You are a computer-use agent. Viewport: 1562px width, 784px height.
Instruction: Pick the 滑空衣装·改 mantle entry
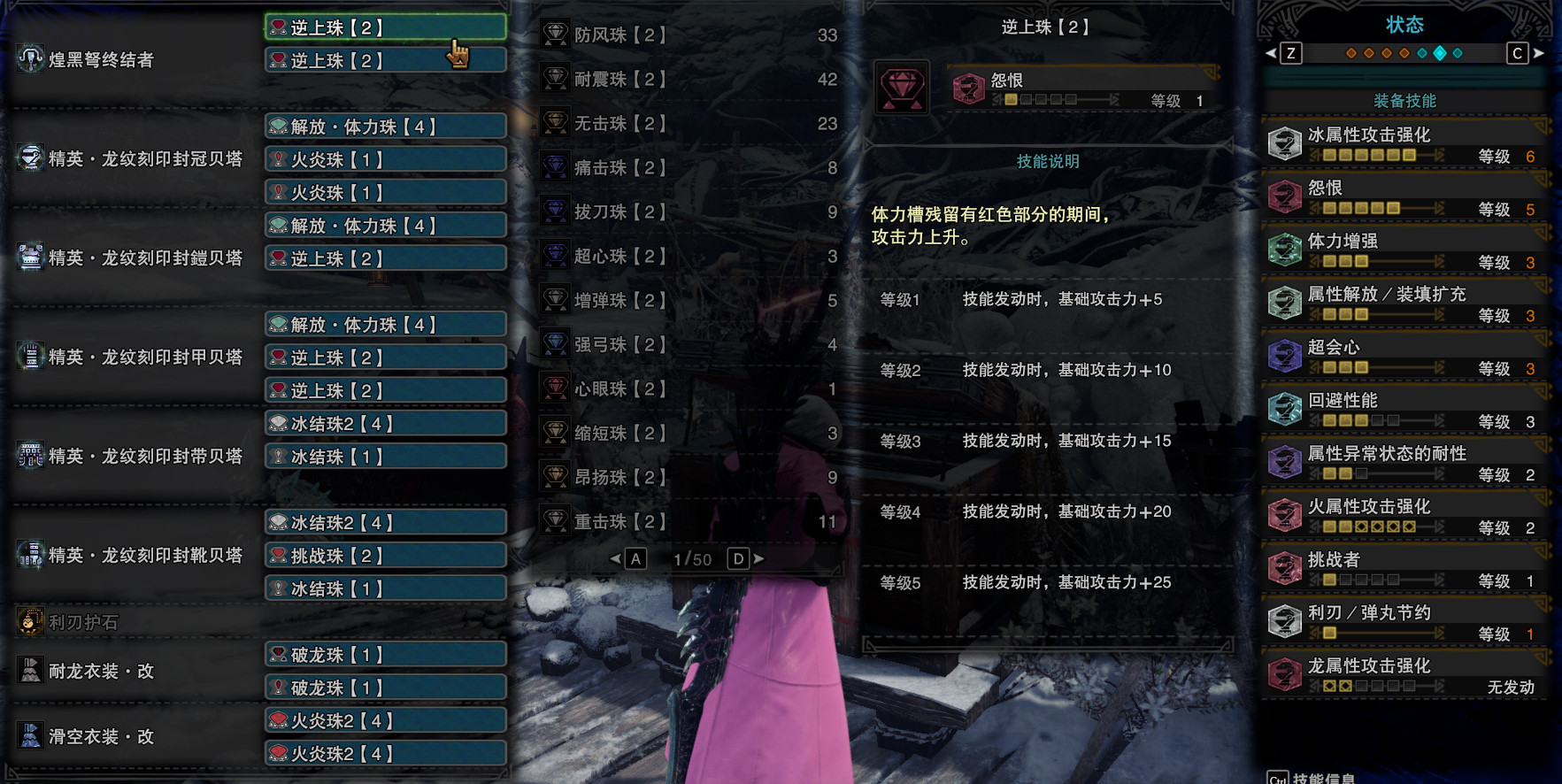tap(101, 737)
